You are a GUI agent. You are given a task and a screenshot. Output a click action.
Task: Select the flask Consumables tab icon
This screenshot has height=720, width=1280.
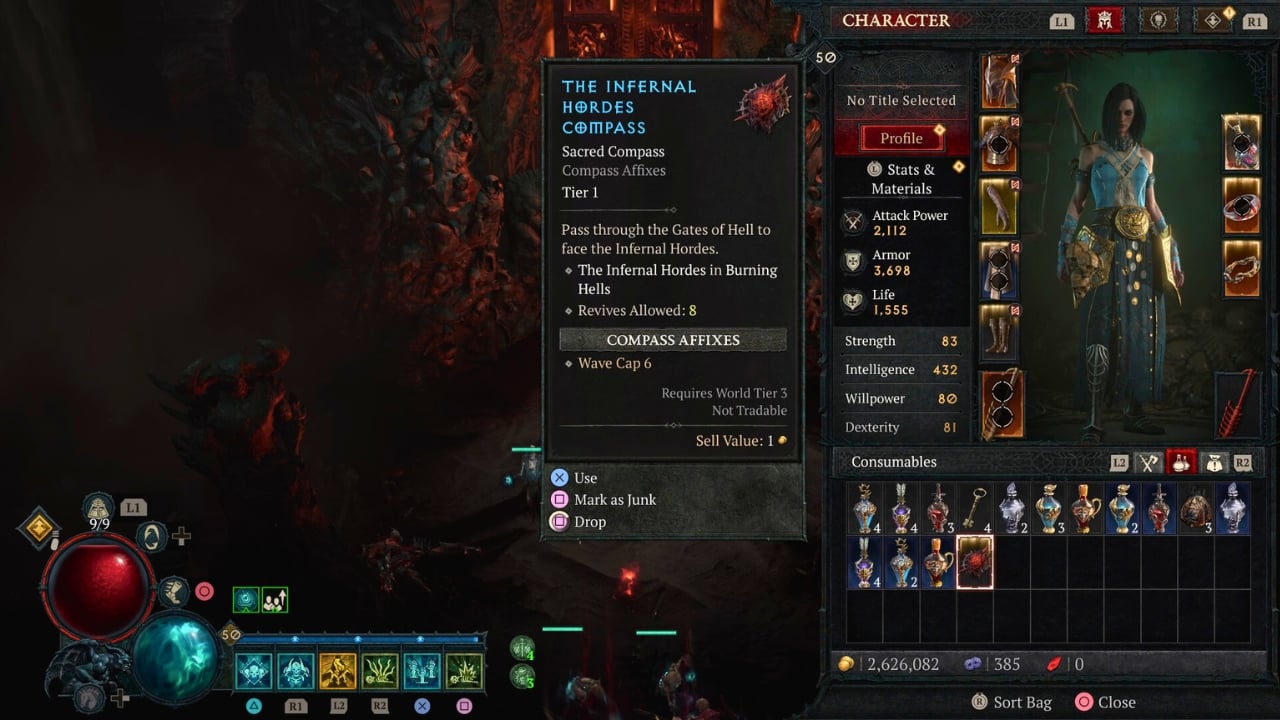[x=1182, y=461]
